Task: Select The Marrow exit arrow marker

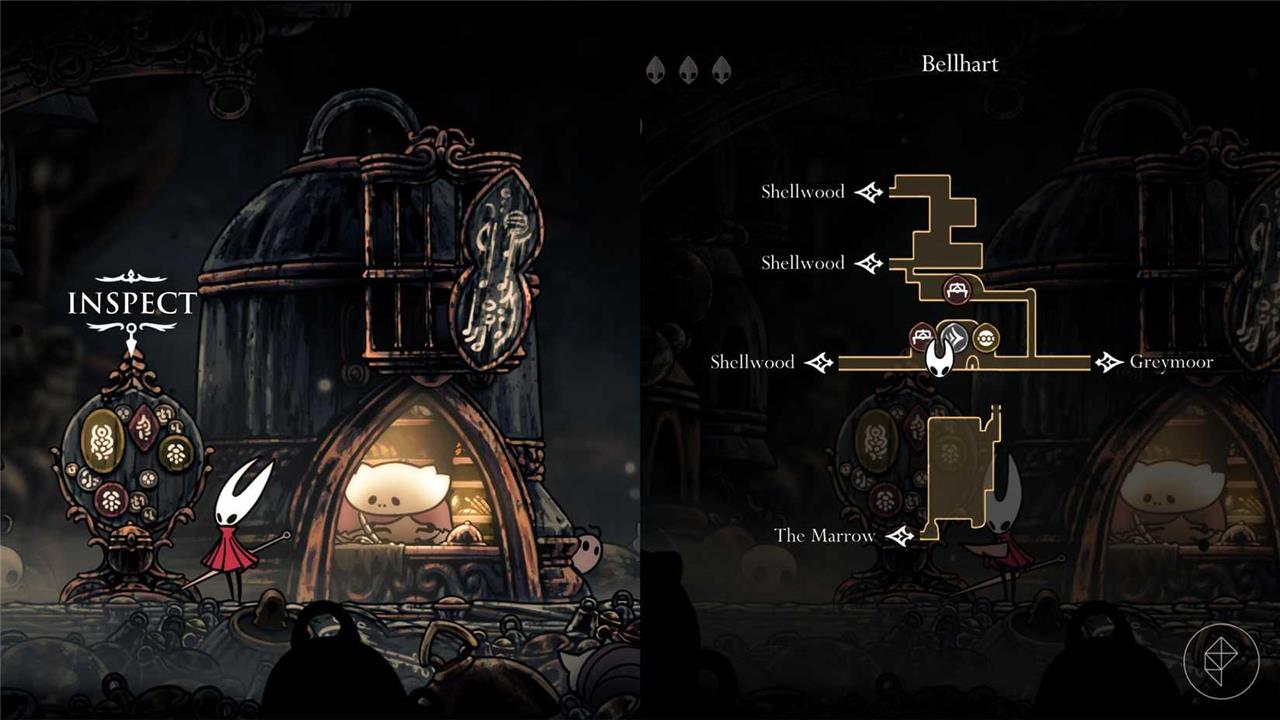Action: (900, 537)
